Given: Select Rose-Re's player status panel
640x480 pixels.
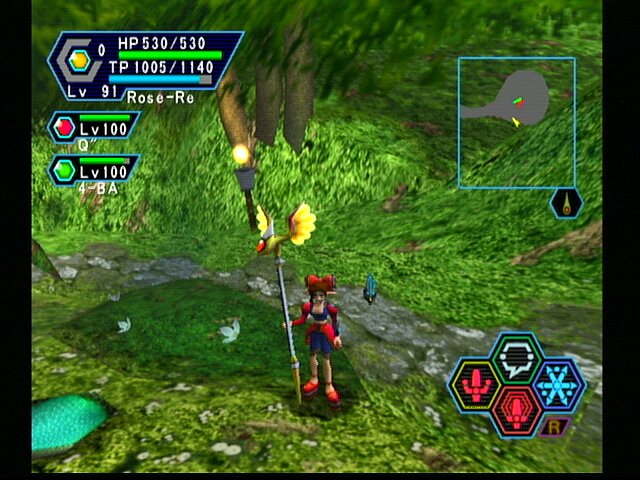Looking at the screenshot, I should [145, 63].
